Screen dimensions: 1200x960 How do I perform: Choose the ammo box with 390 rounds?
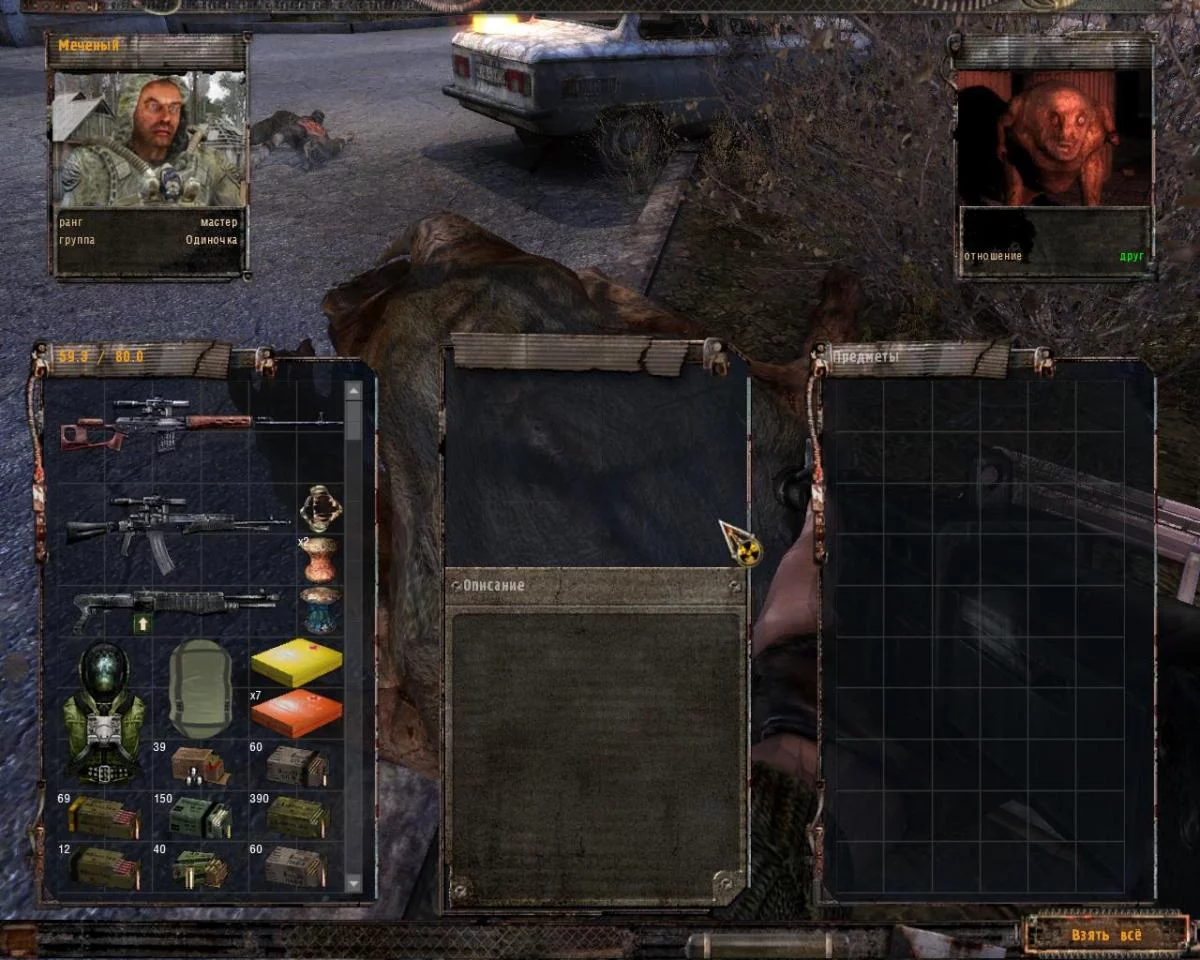point(297,816)
